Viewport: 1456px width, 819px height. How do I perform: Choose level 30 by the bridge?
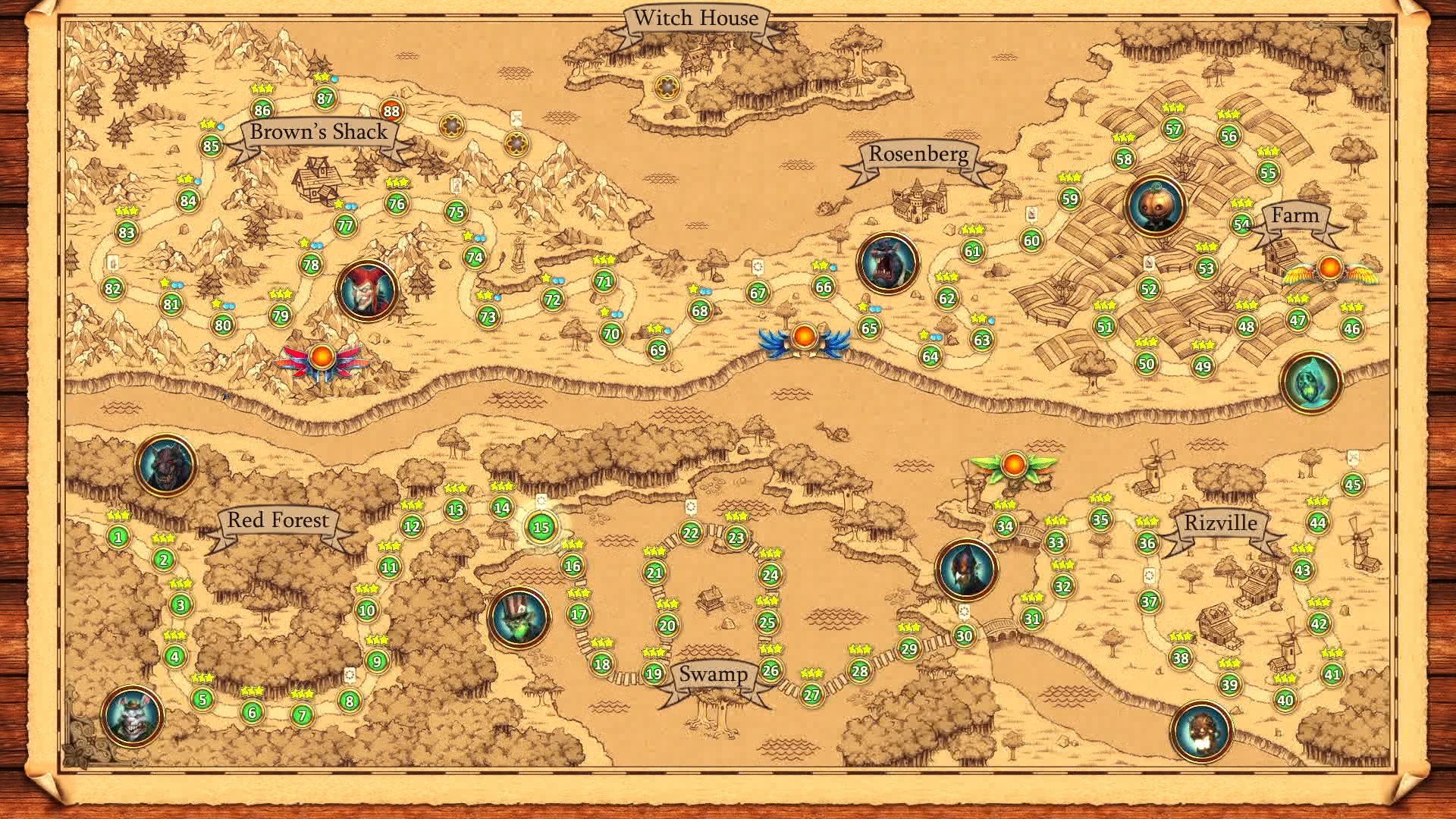pos(964,635)
